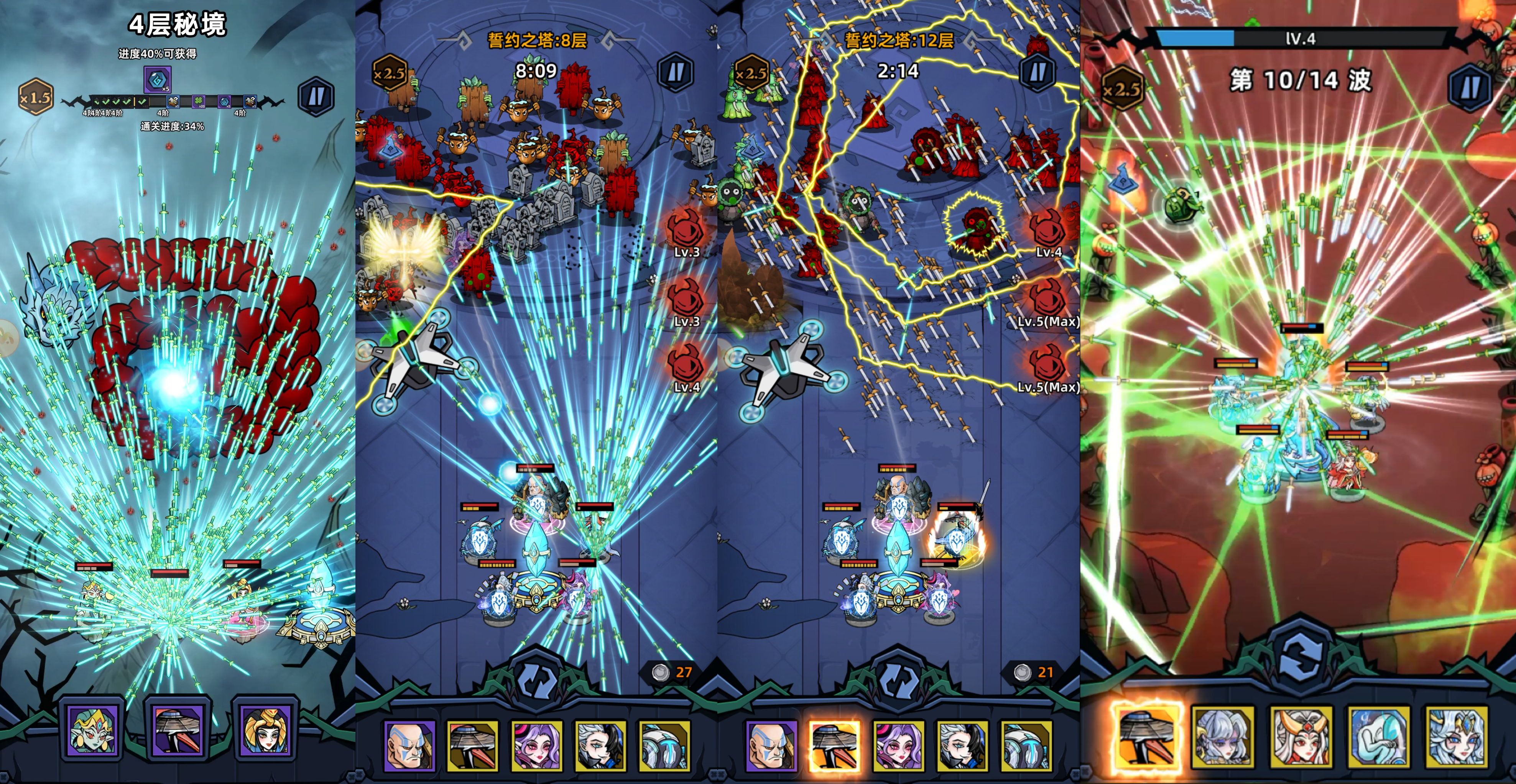The height and width of the screenshot is (784, 1516).
Task: Select the bald warrior portrait in the 8层 panel
Action: point(409,745)
